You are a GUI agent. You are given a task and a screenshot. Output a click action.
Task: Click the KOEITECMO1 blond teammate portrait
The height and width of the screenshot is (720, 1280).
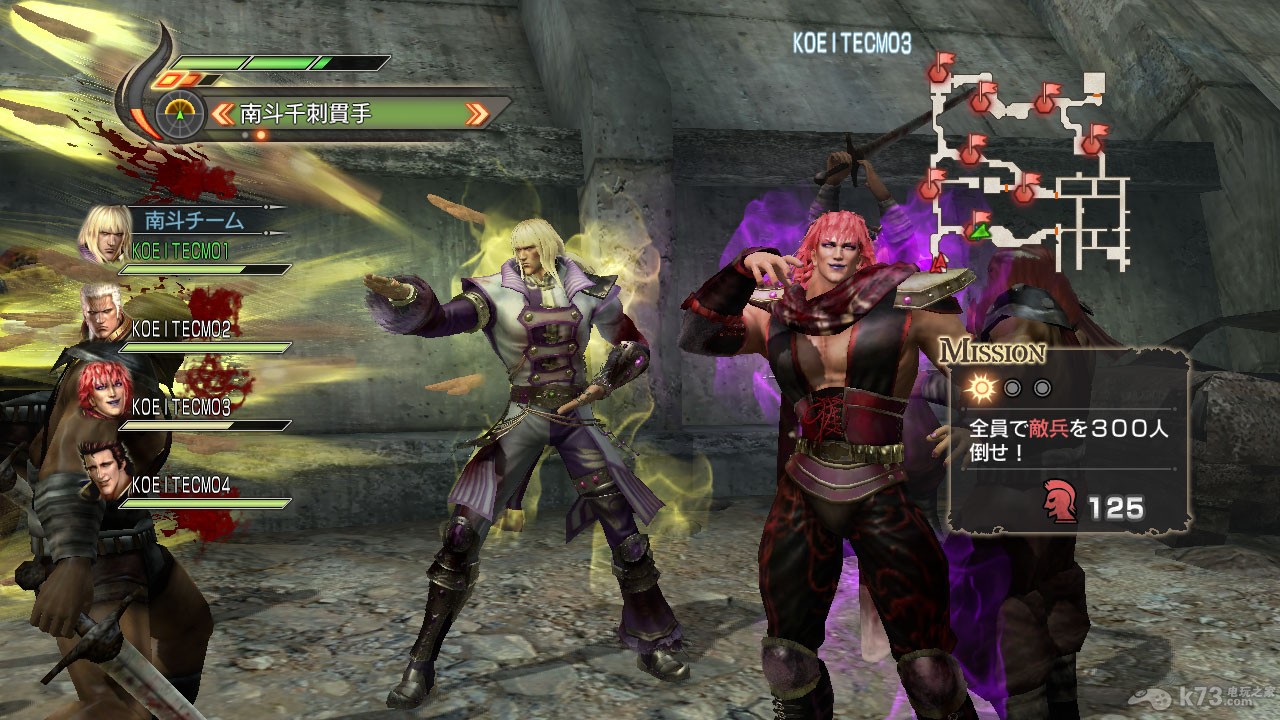click(x=105, y=234)
